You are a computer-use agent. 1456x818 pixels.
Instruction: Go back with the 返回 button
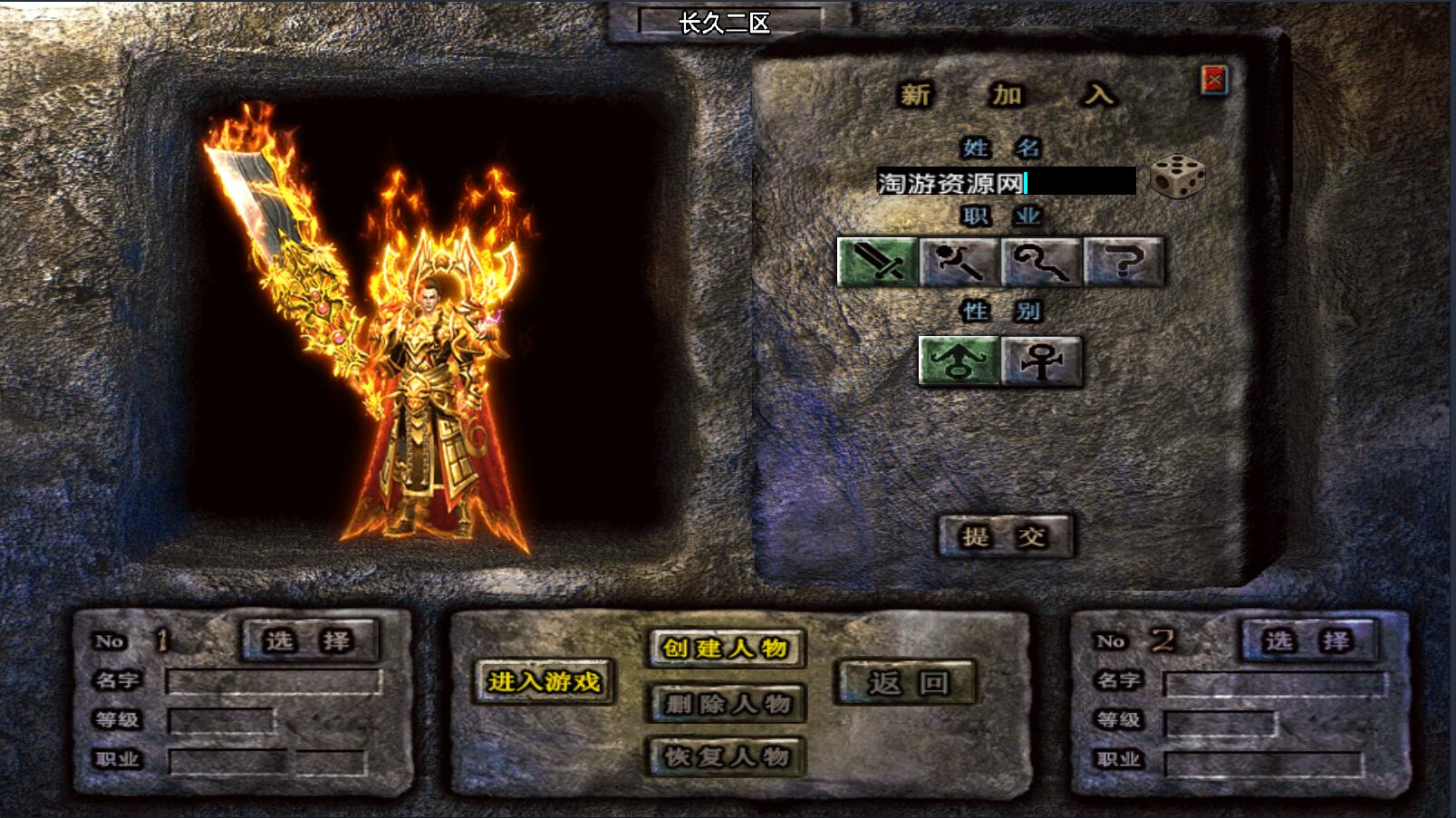[907, 682]
